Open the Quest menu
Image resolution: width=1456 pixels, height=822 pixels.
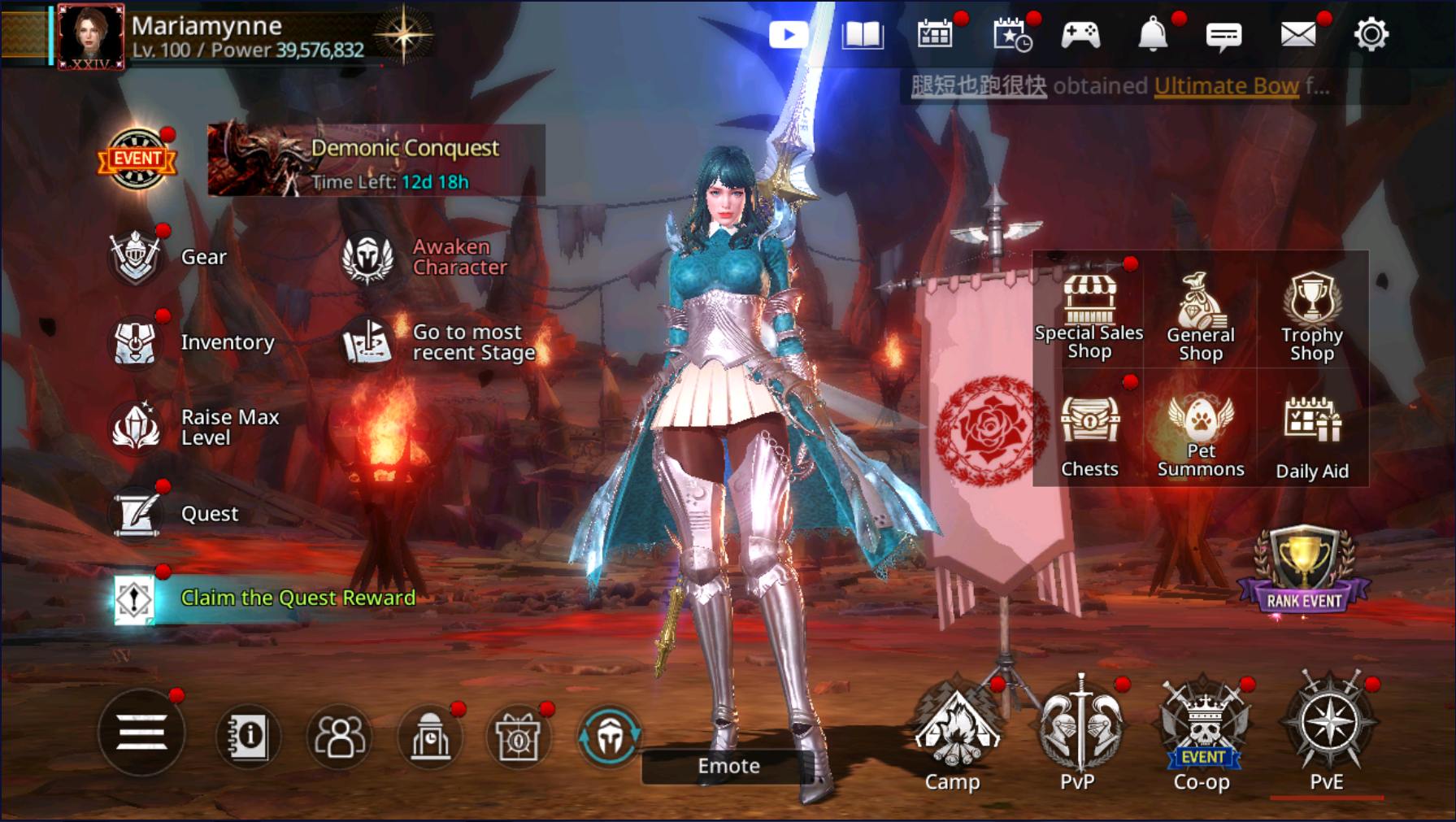click(x=137, y=514)
